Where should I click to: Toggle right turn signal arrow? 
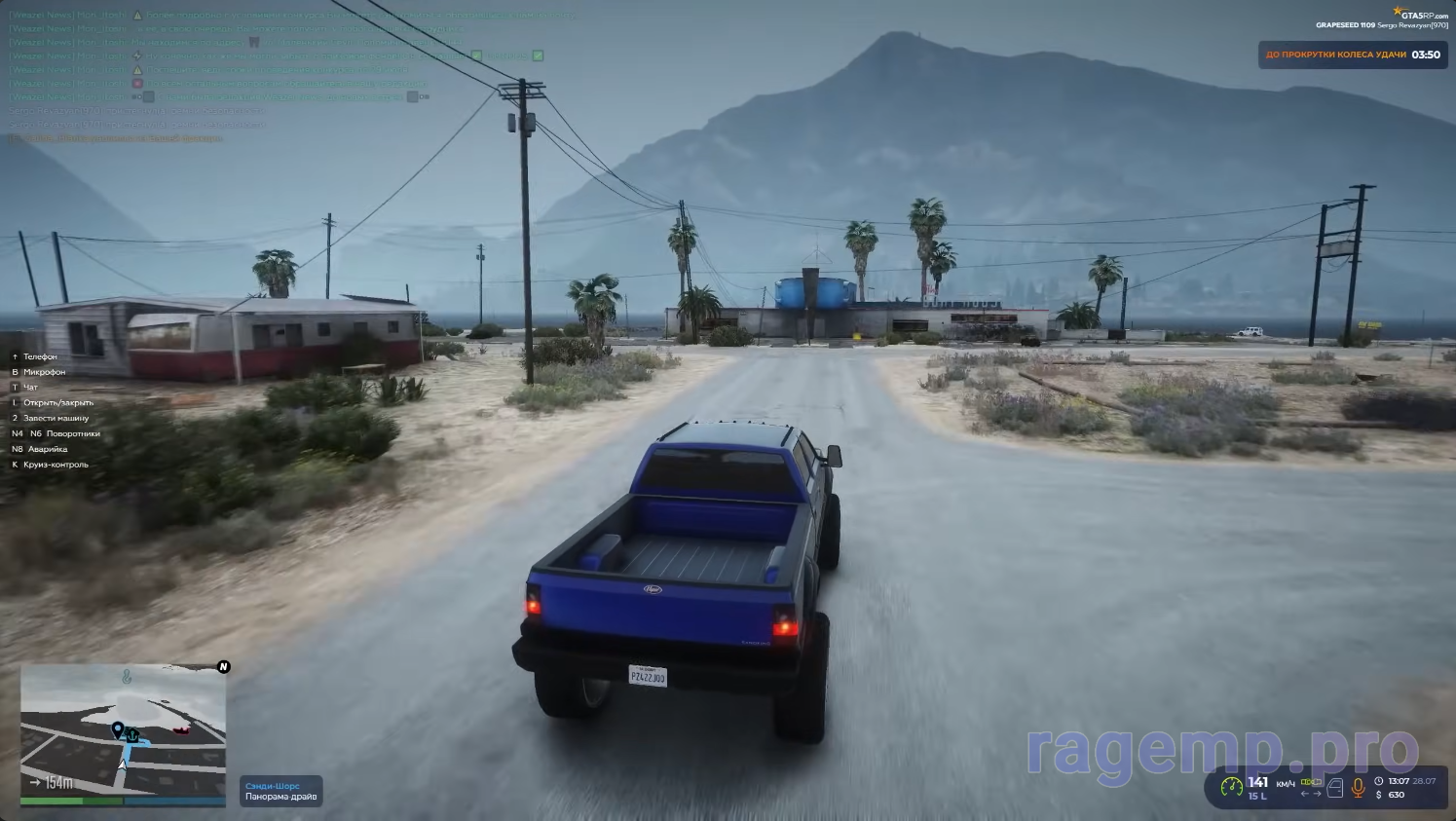1317,793
